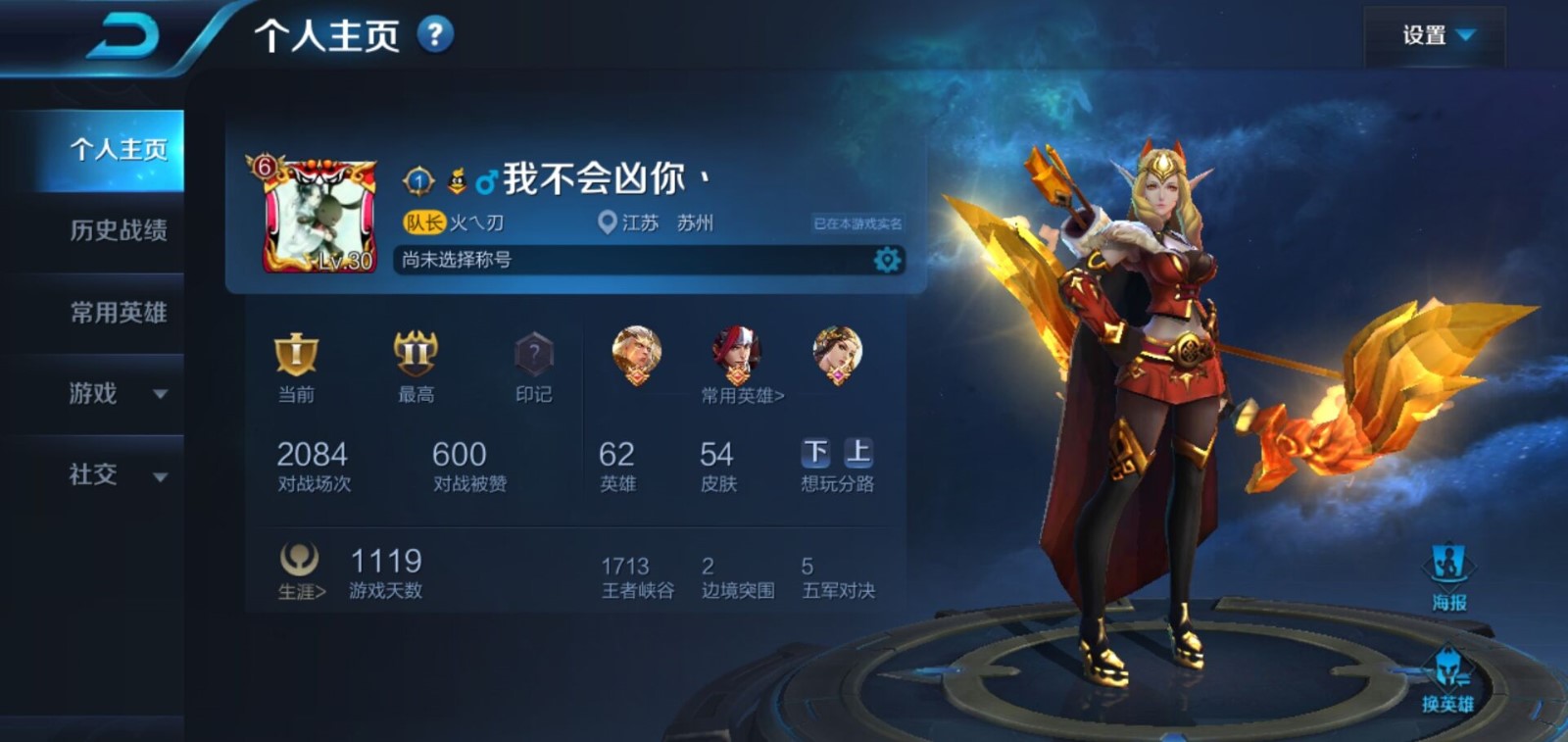This screenshot has width=1568, height=742.
Task: Expand the 游戏 menu section
Action: (x=118, y=394)
